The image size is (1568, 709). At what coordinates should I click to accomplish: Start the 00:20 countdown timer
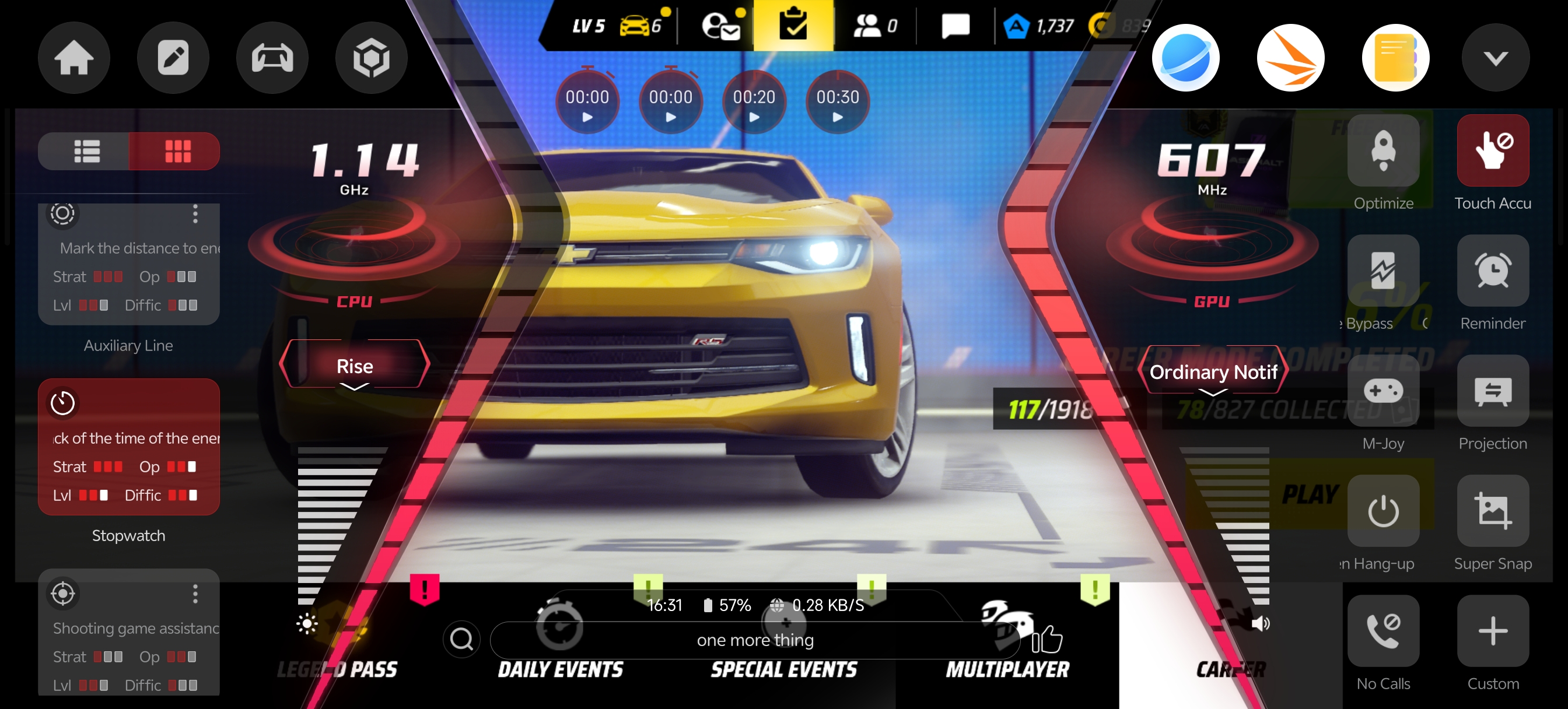coord(754,103)
